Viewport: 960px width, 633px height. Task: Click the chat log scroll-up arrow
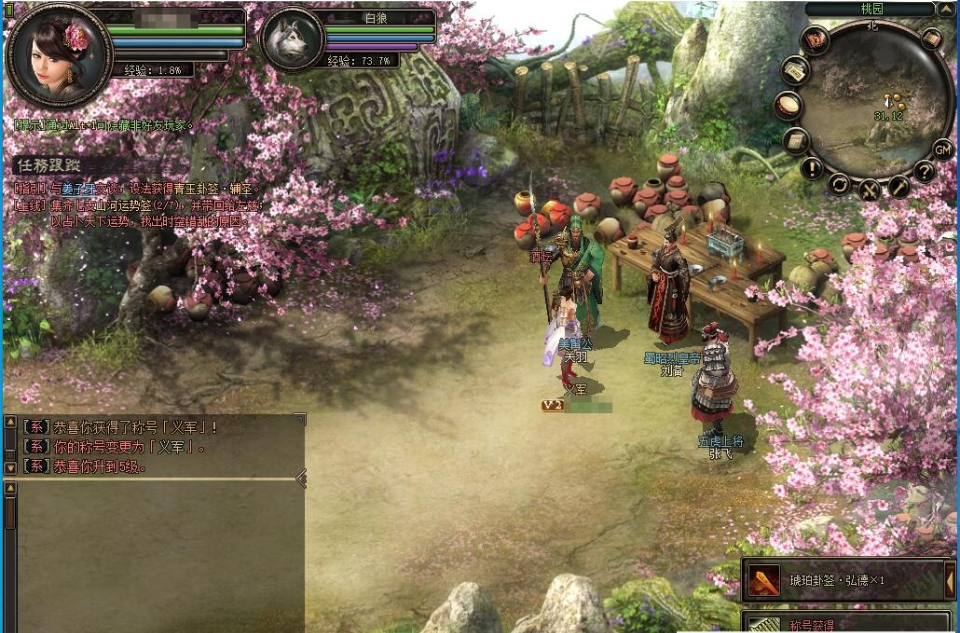[x=10, y=488]
